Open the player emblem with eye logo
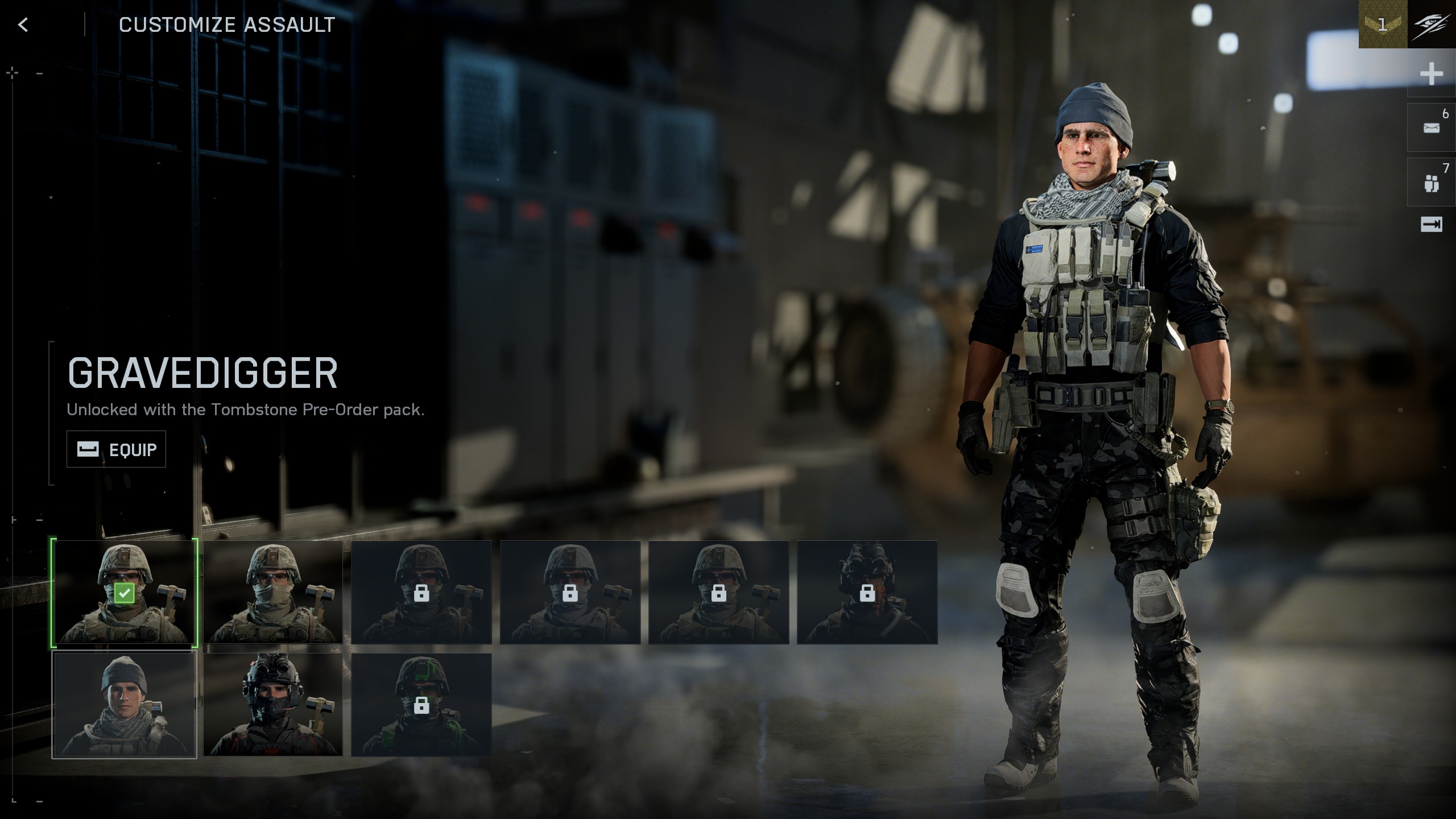This screenshot has width=1456, height=819. pyautogui.click(x=1432, y=24)
